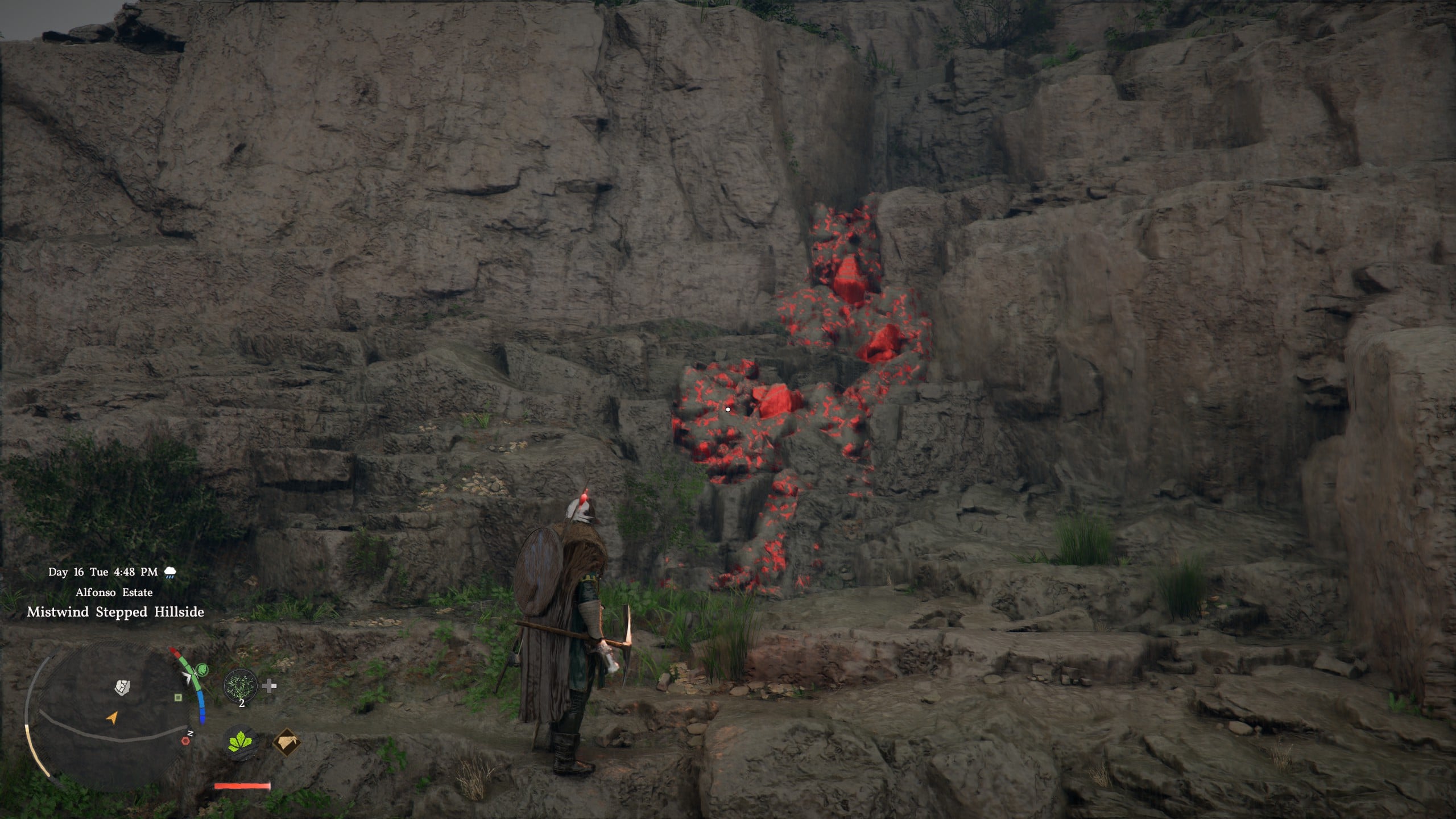Click the small green square minimap marker
This screenshot has width=1456, height=819.
pos(178,697)
